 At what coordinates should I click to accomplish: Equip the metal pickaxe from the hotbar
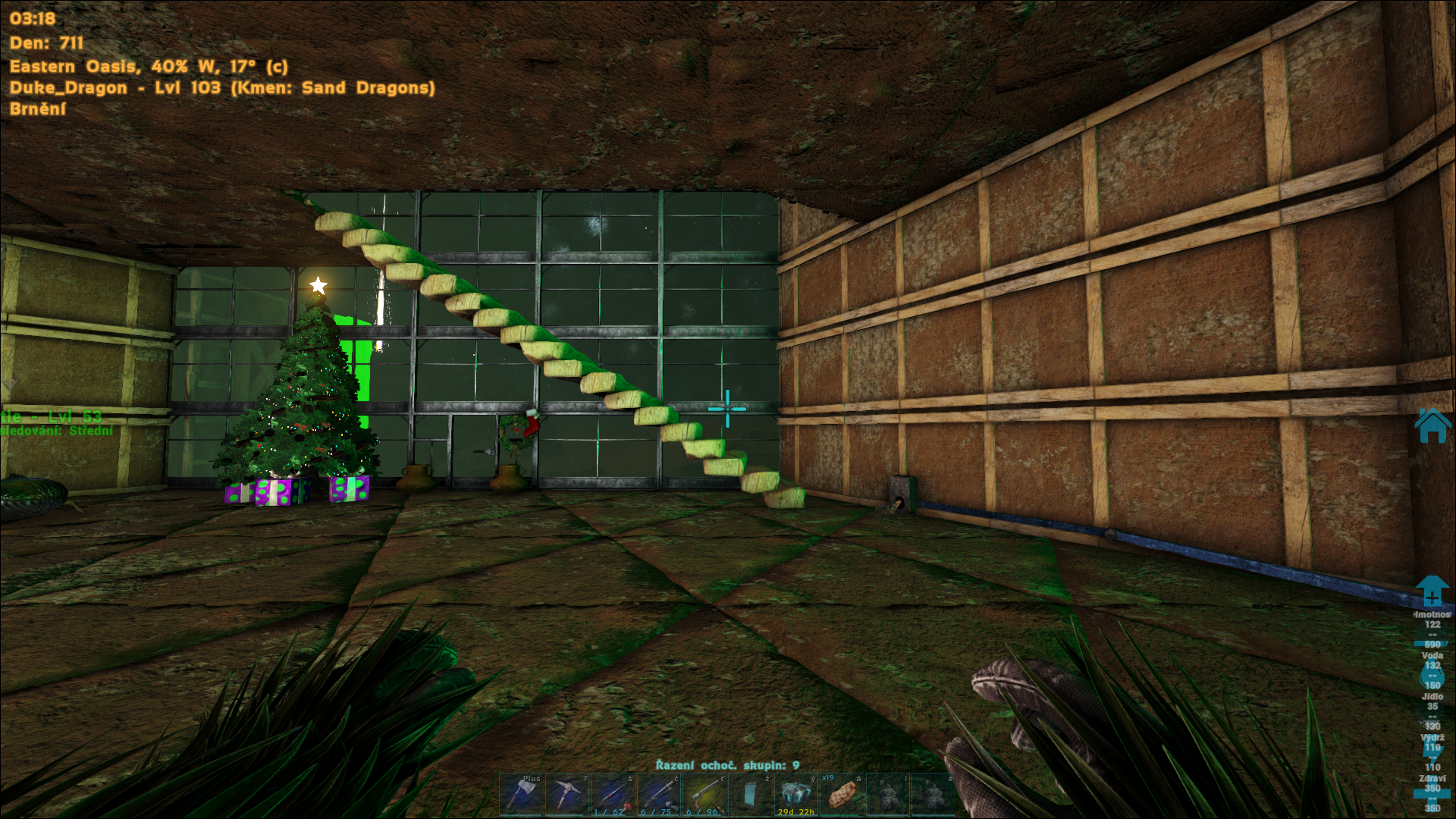(566, 794)
